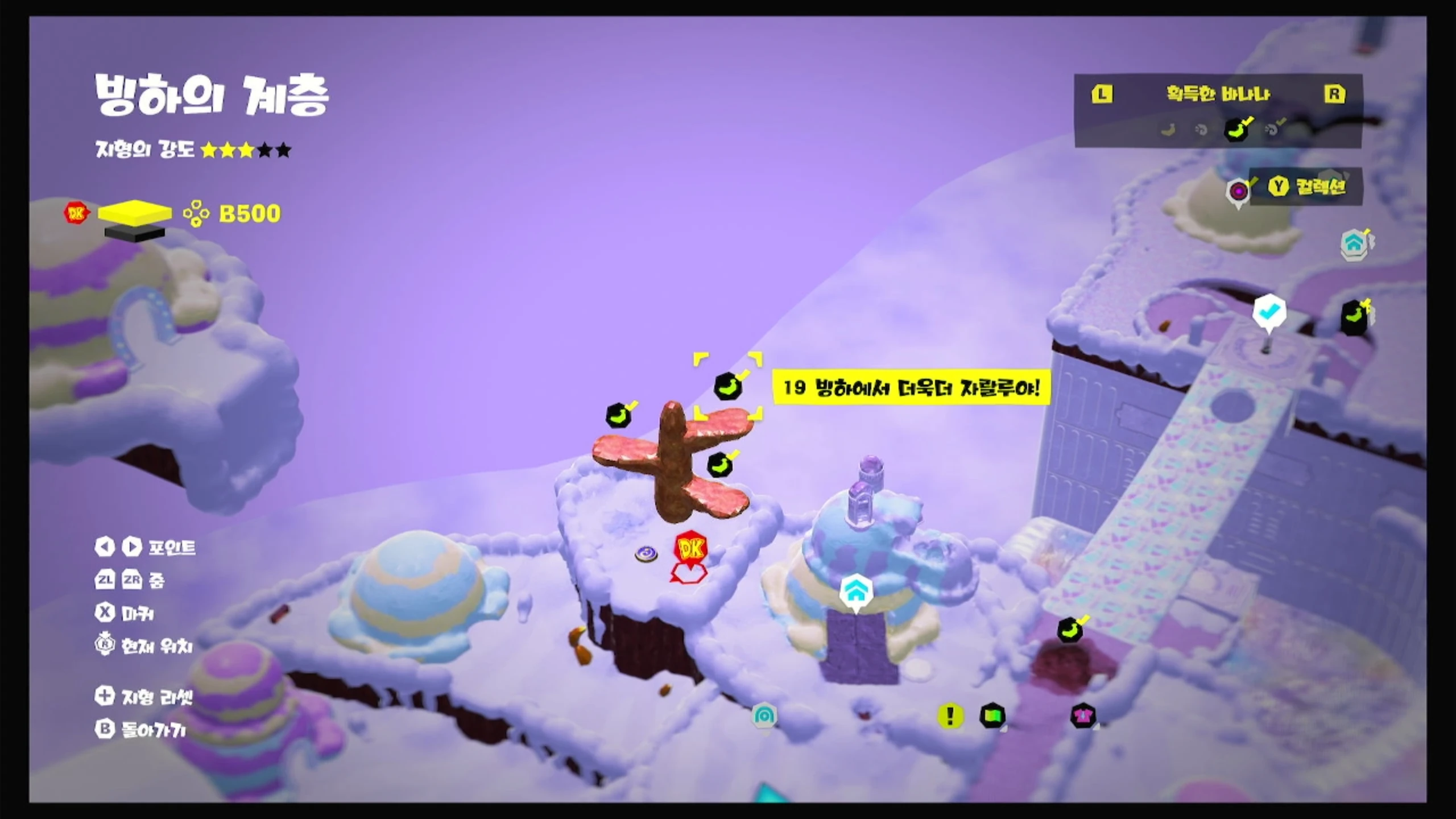
Task: Choose the uncollected banana filter icon
Action: [x=1168, y=130]
